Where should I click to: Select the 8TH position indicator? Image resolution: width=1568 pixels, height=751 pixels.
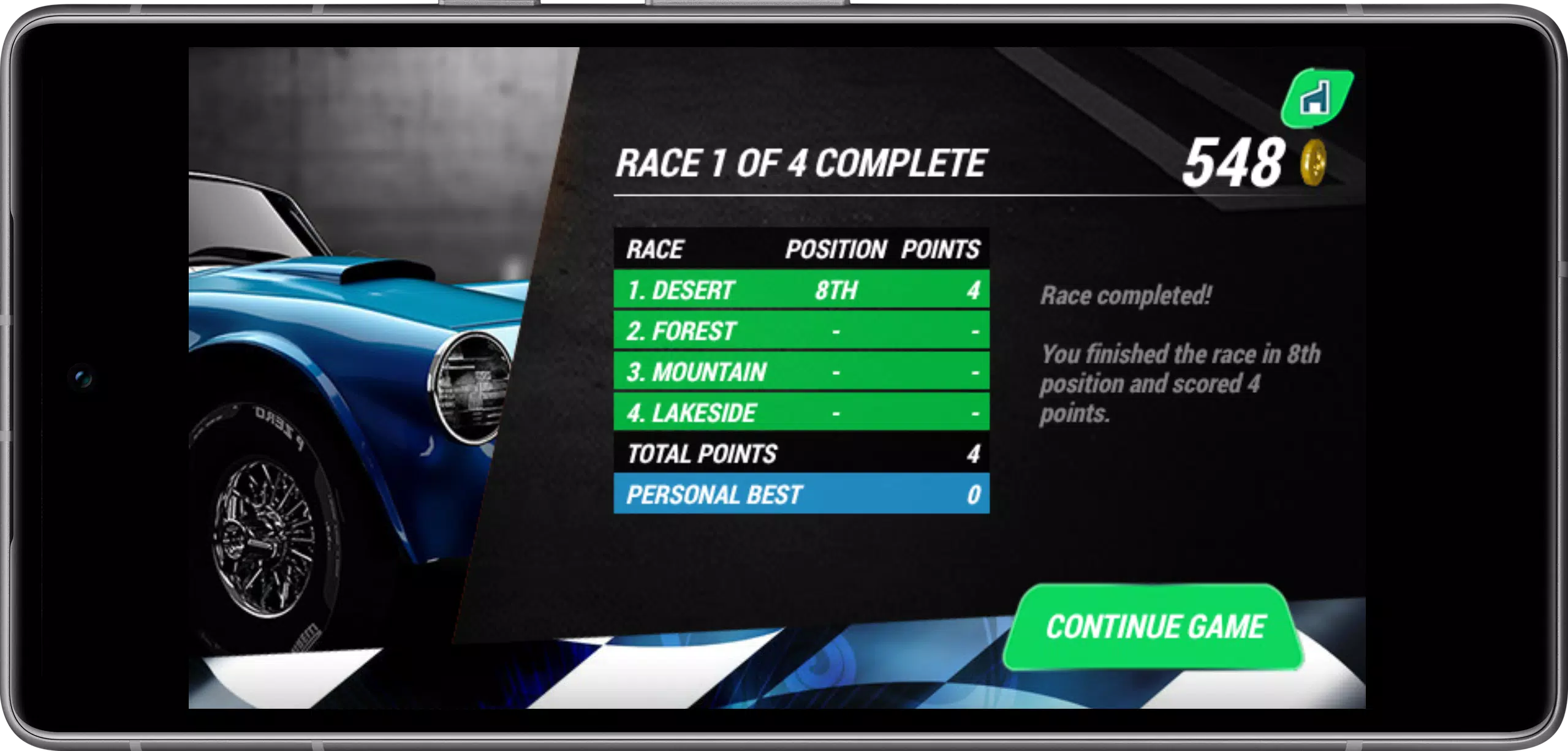(835, 290)
